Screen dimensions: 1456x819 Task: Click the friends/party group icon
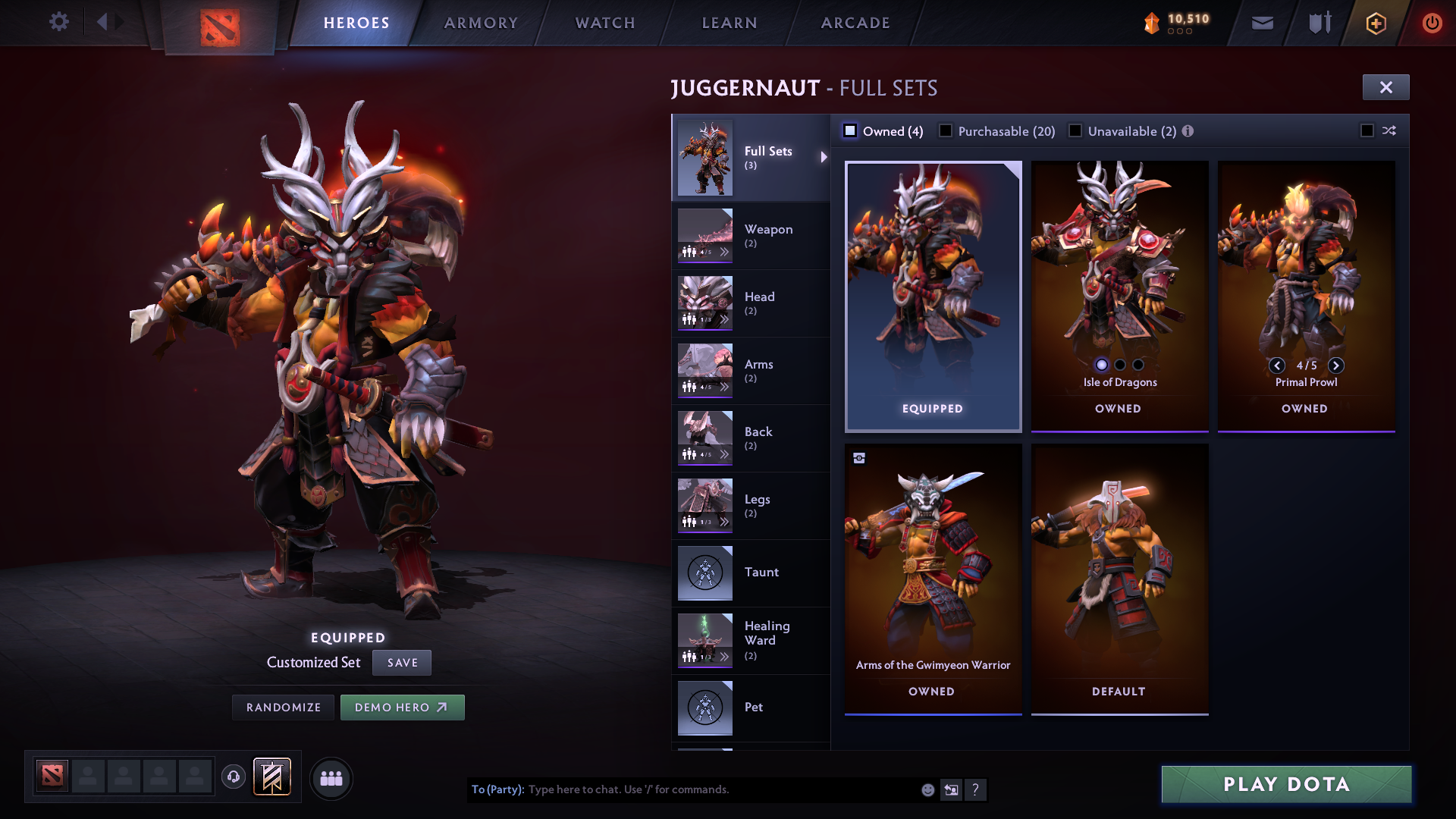pyautogui.click(x=331, y=777)
